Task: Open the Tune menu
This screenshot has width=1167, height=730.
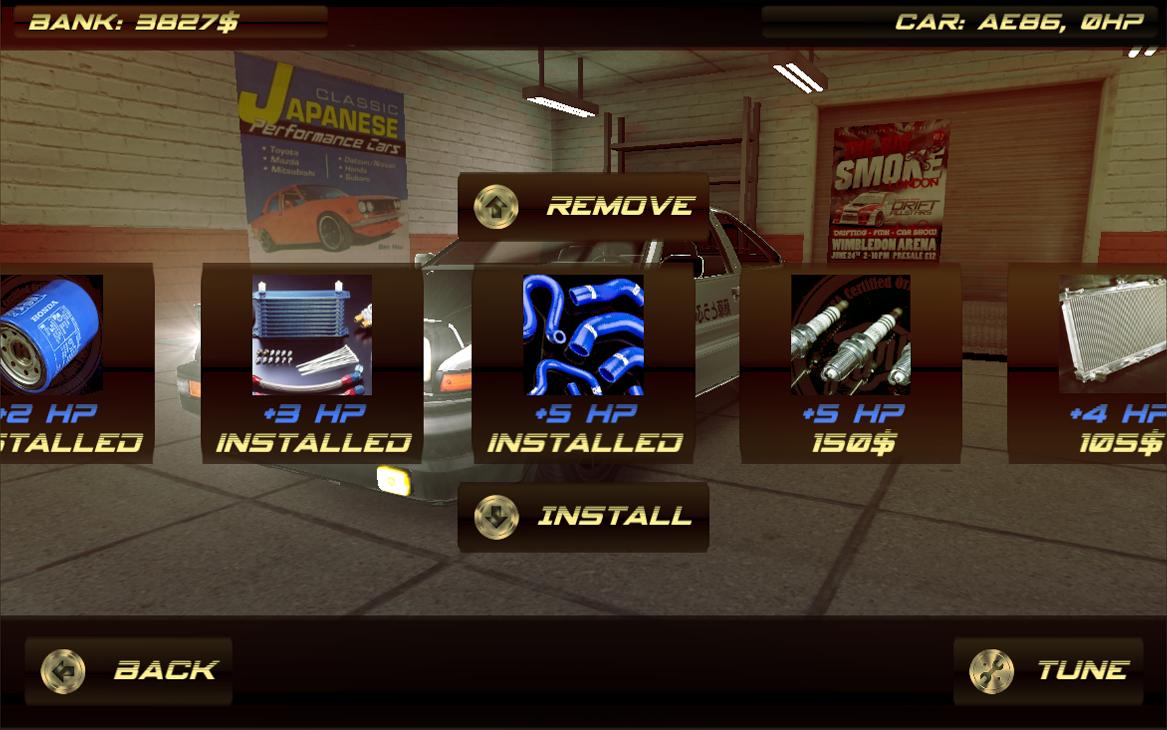Action: 1048,670
